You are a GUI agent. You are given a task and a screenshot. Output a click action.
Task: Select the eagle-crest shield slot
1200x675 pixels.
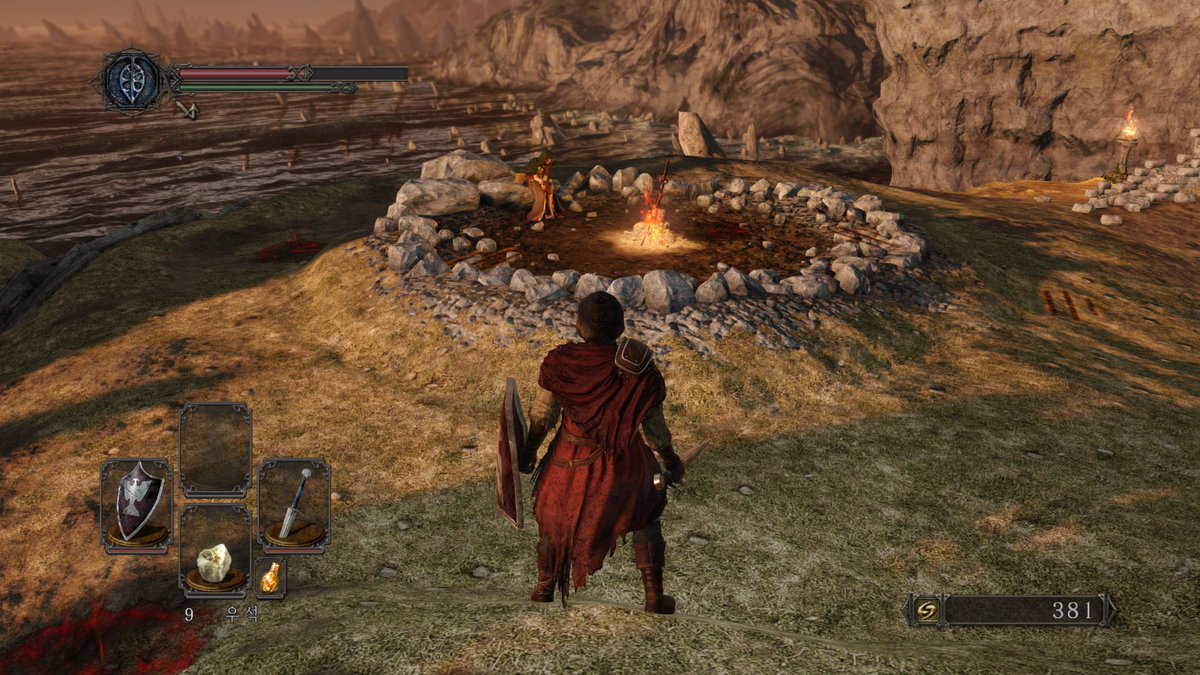136,505
